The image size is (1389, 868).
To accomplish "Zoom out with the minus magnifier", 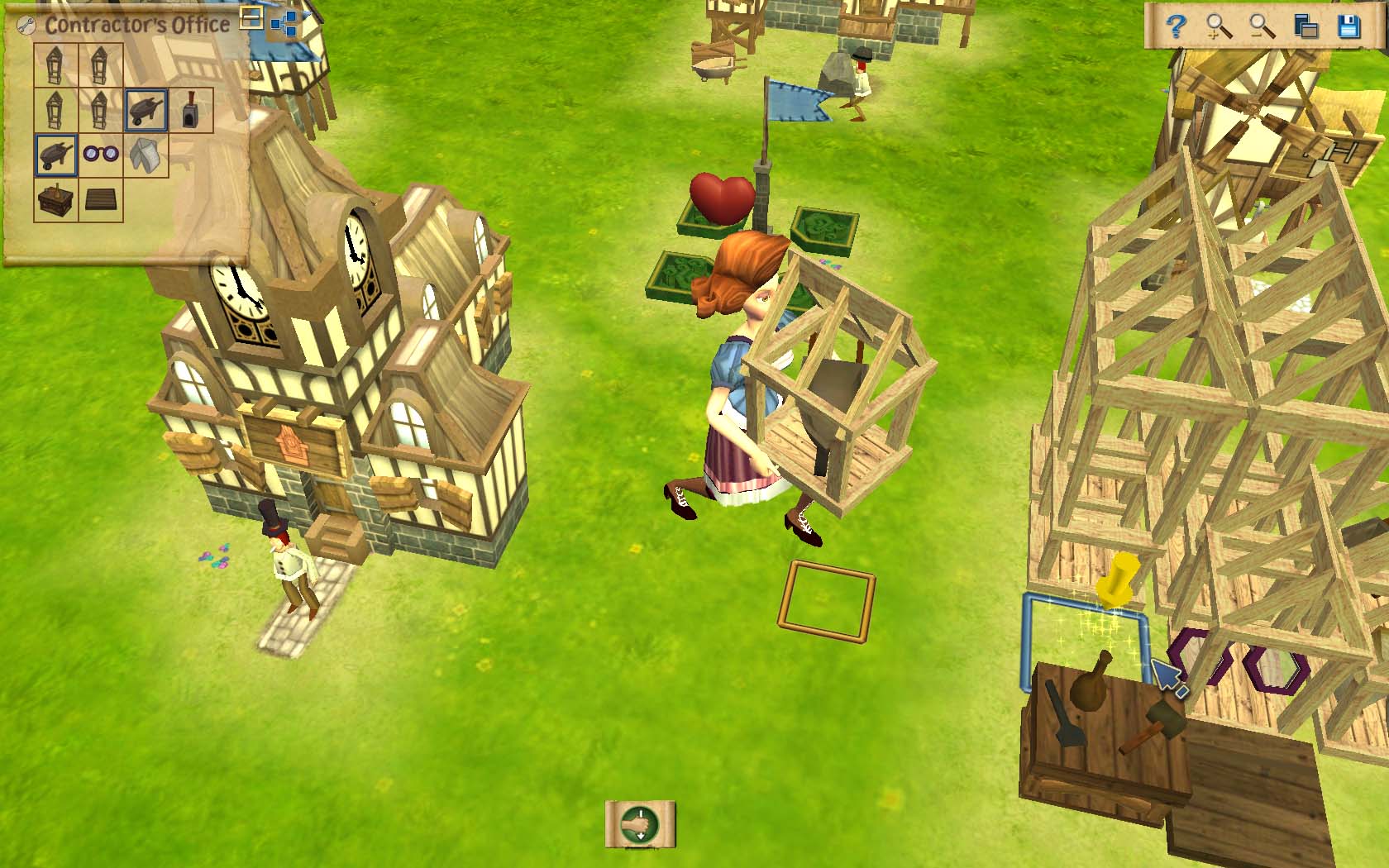I will click(1263, 28).
